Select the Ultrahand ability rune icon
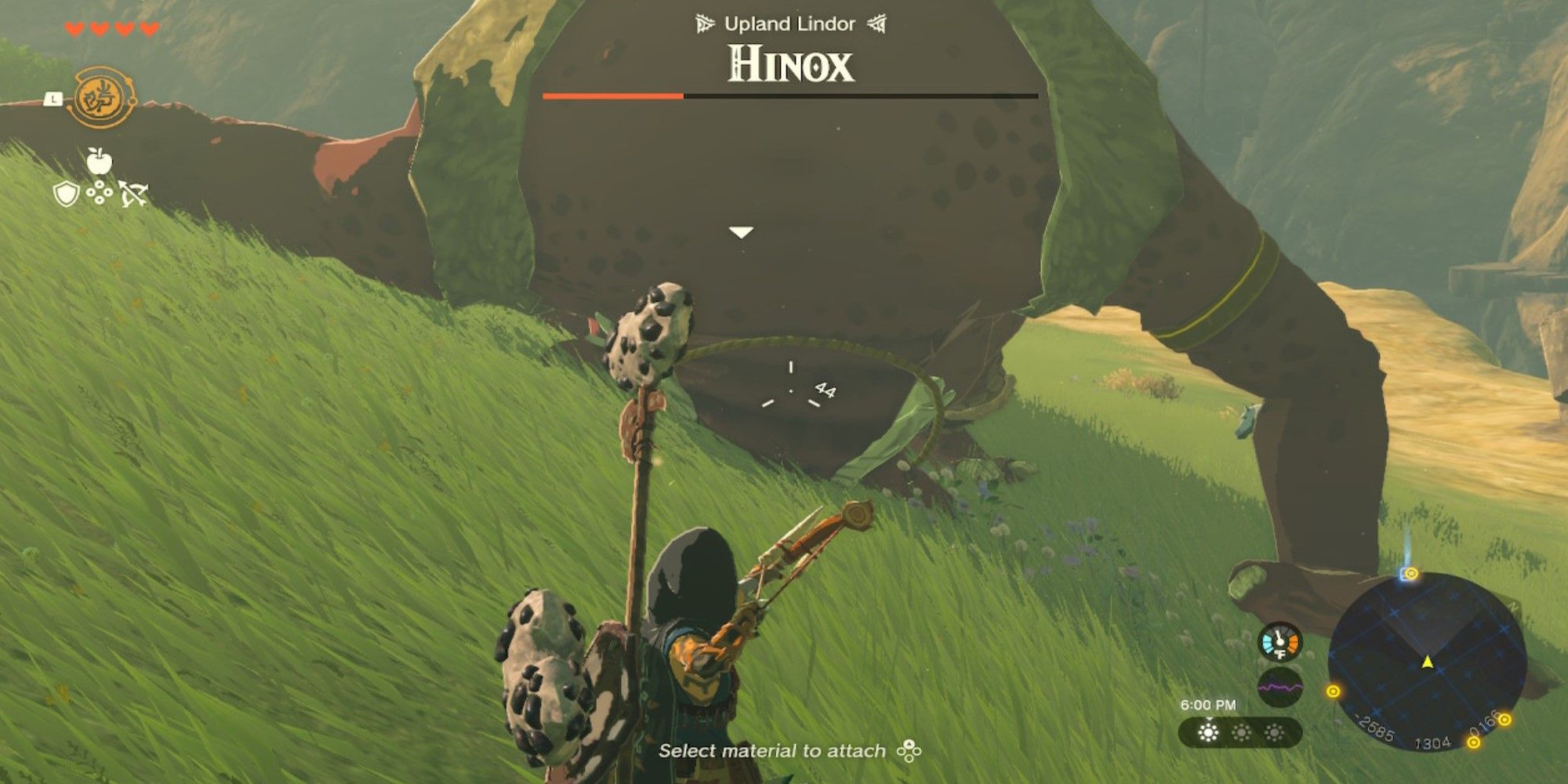The width and height of the screenshot is (1568, 784). click(x=100, y=97)
